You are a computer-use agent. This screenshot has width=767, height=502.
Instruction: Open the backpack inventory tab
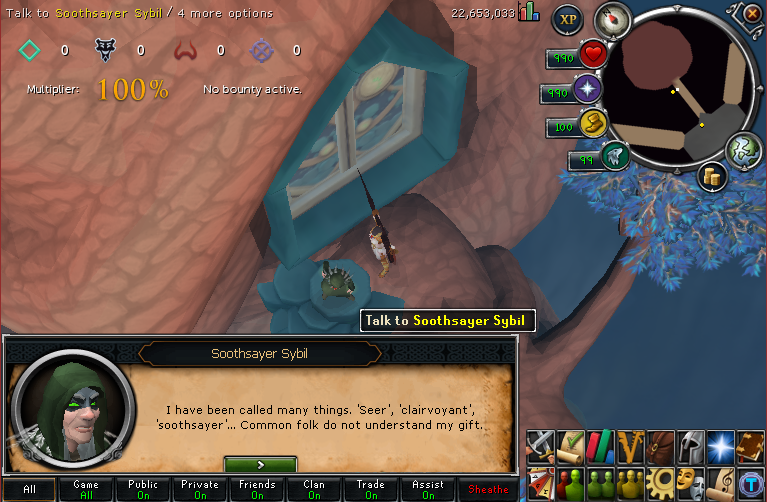659,444
